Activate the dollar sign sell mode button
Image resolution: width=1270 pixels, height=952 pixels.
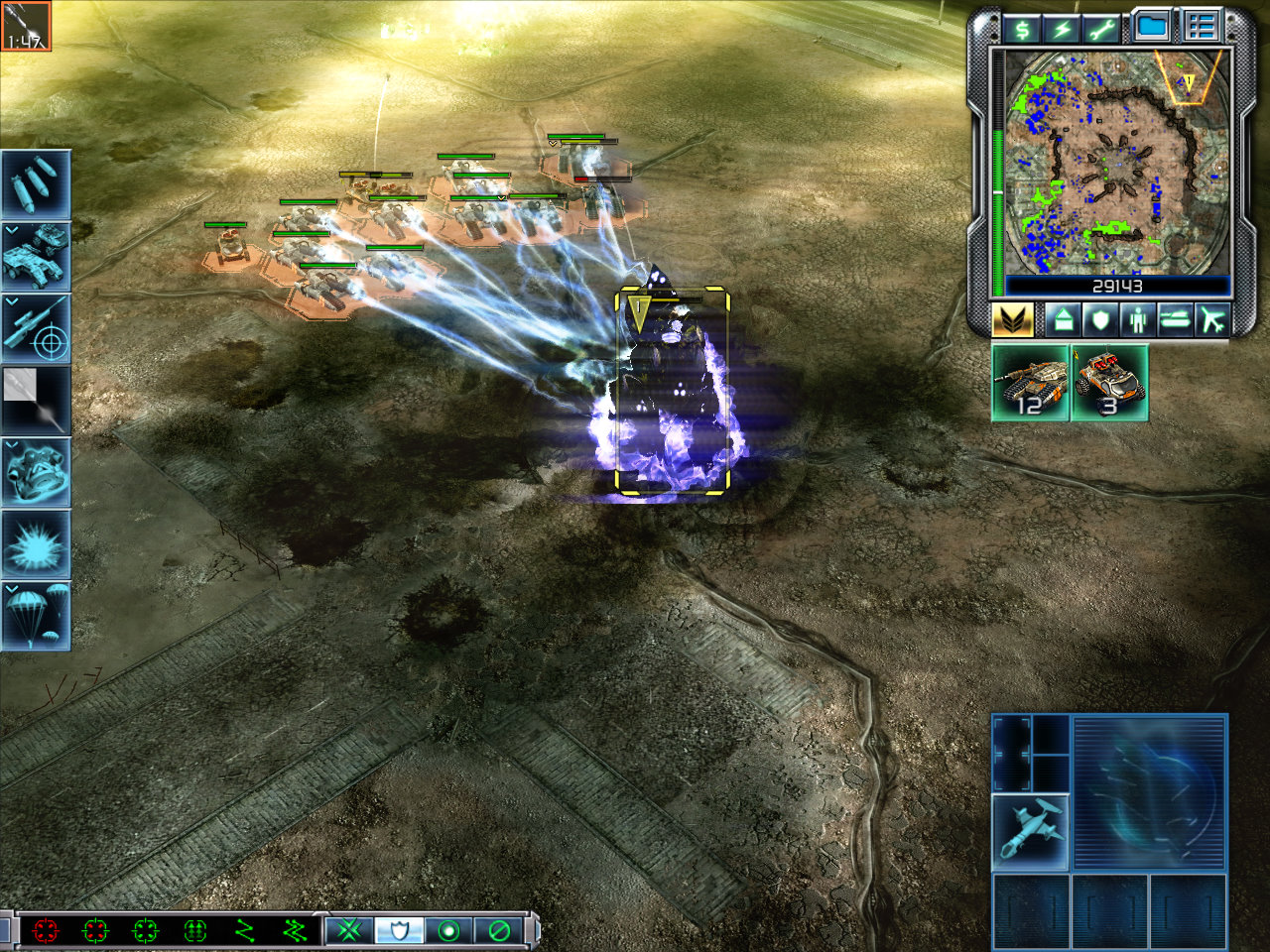click(x=1022, y=29)
